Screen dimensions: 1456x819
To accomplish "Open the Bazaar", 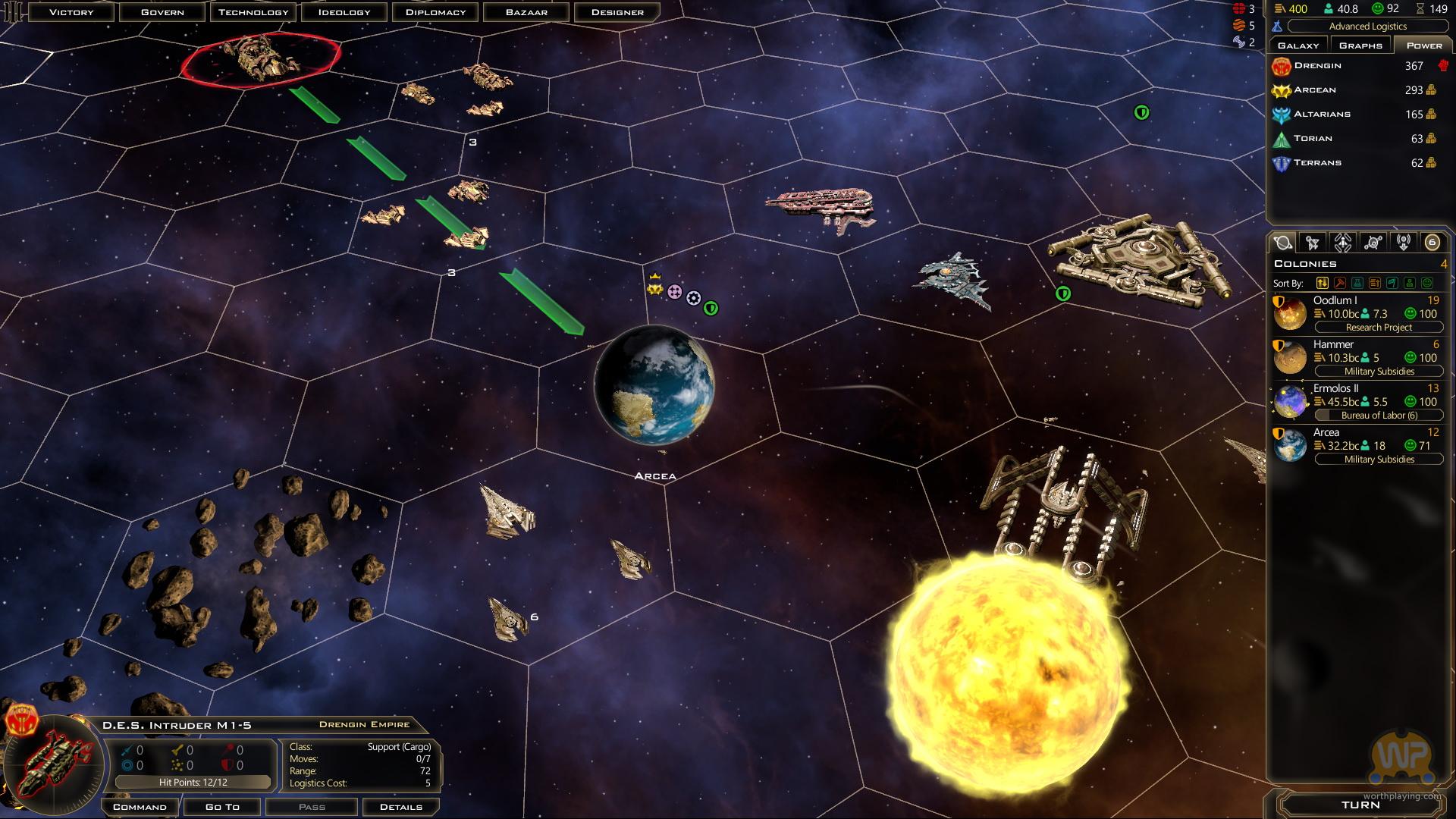I will coord(526,12).
